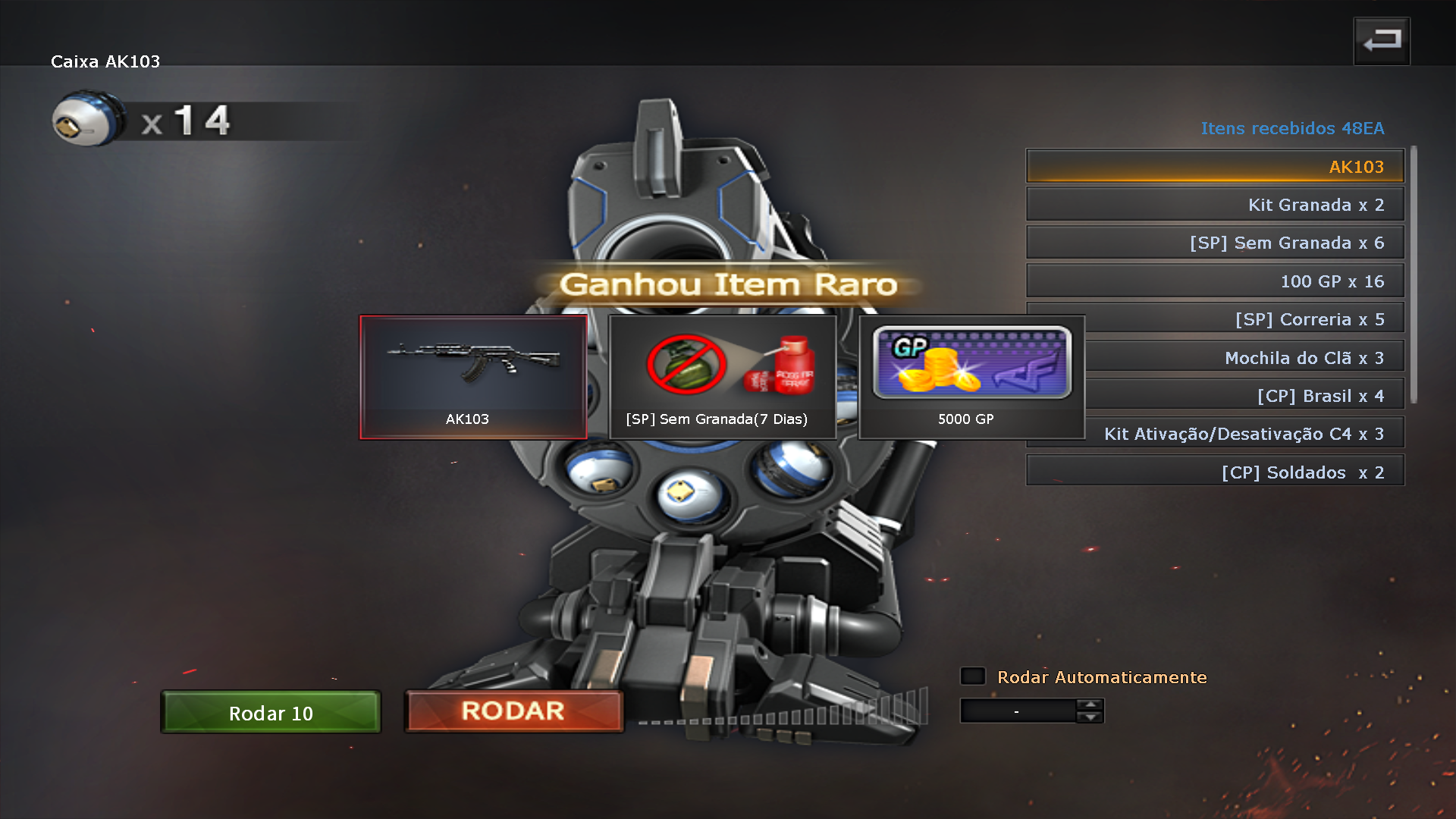Image resolution: width=1456 pixels, height=819 pixels.
Task: Select the Sem Granada (7 Dias) prize card
Action: 722,377
